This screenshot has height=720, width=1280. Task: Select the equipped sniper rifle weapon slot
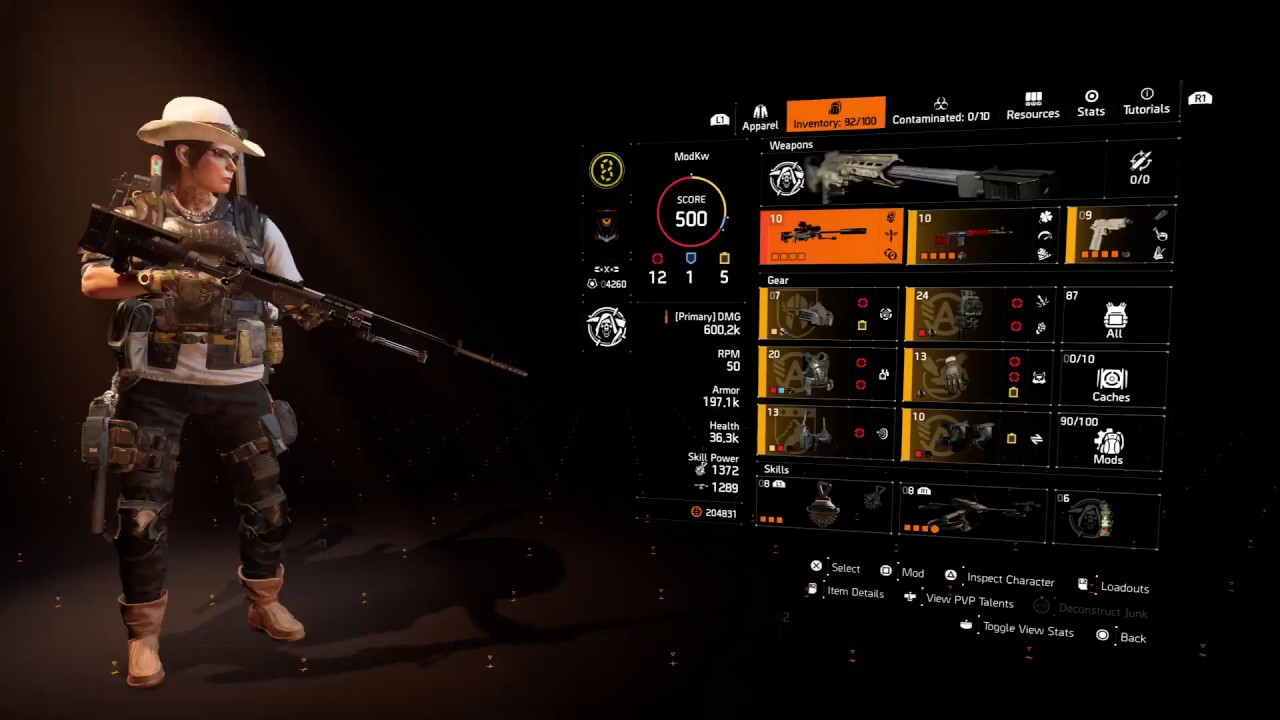click(x=831, y=237)
